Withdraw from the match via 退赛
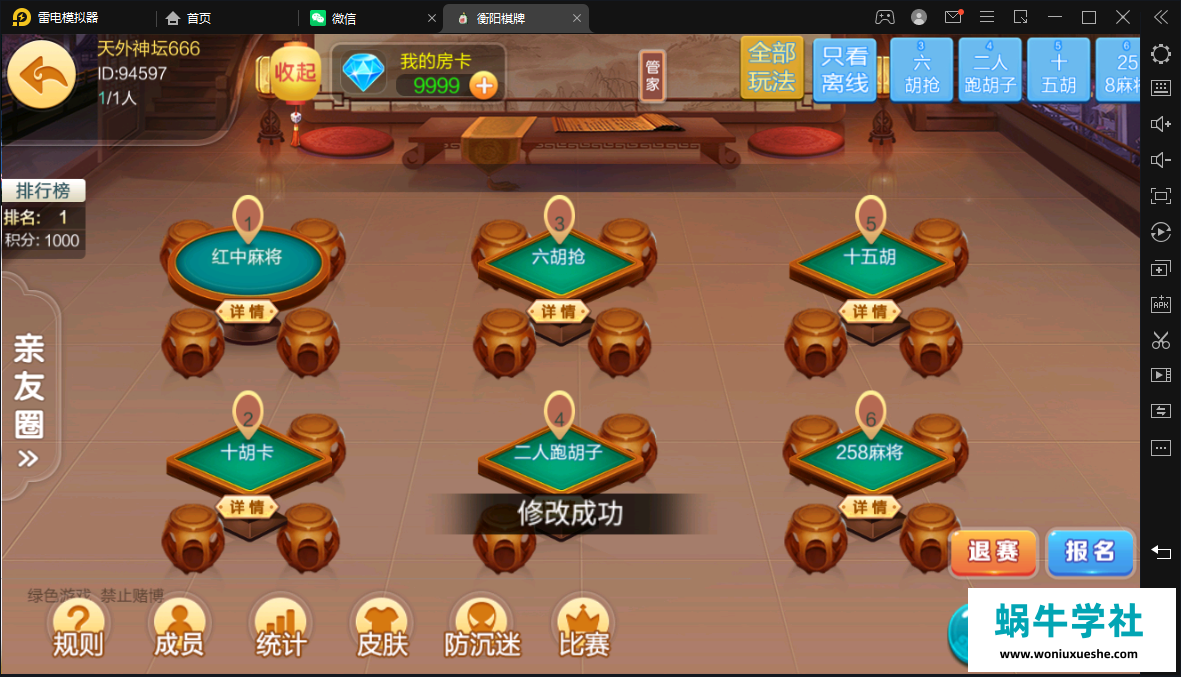Image resolution: width=1181 pixels, height=677 pixels. coord(992,551)
